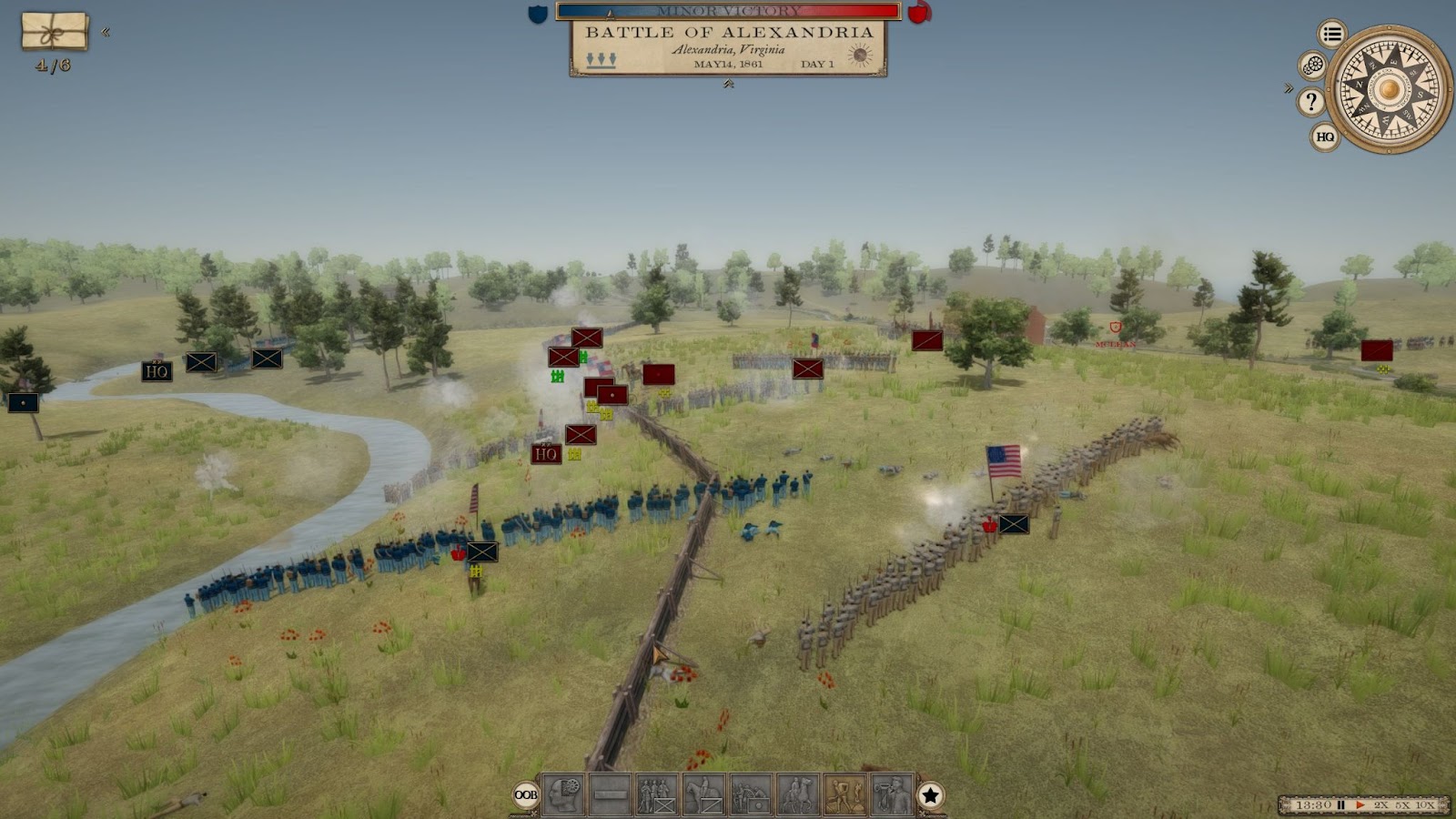
Task: Open settings with the gears button
Action: coord(1312,66)
